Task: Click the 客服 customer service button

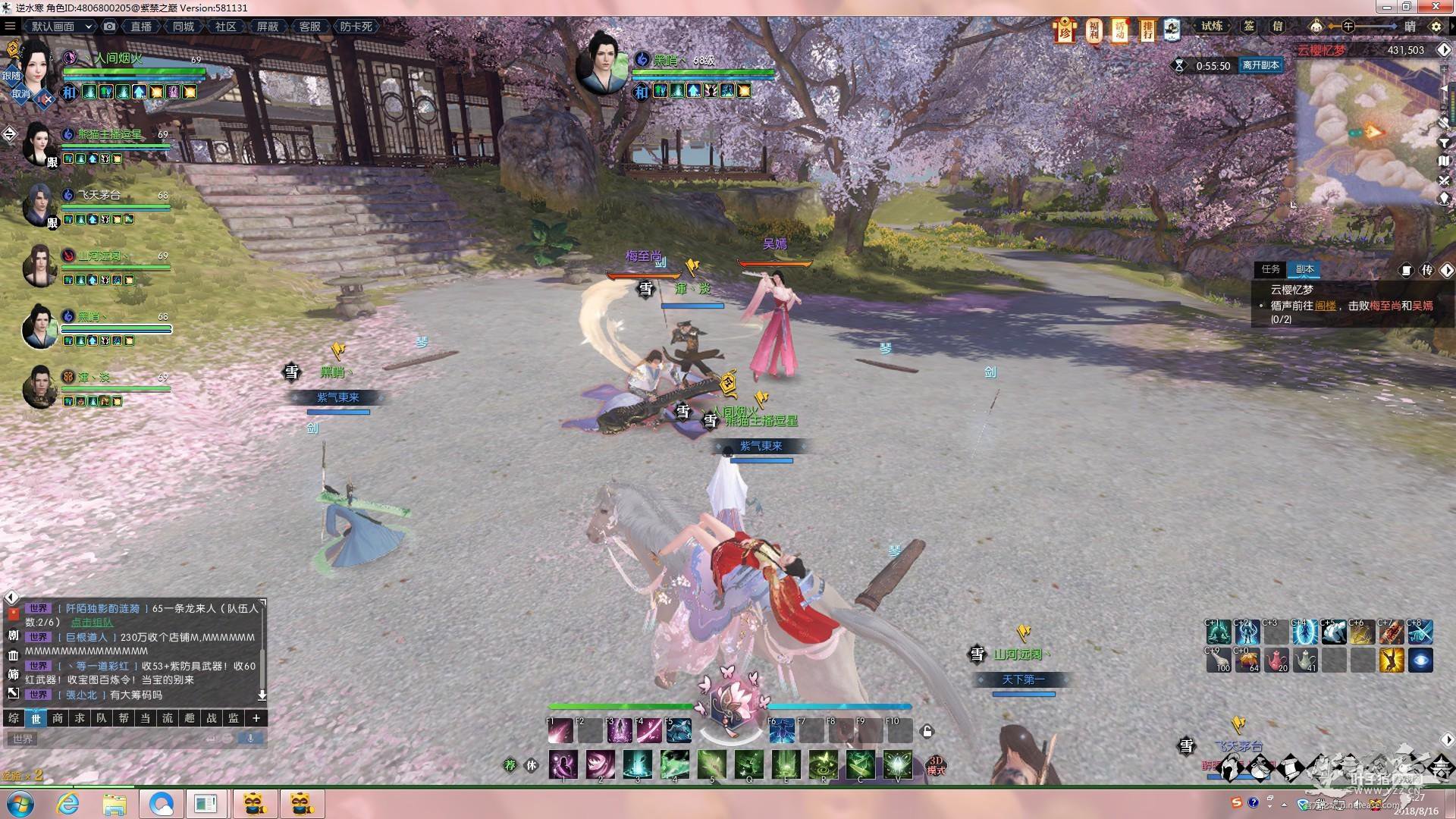Action: (x=309, y=27)
